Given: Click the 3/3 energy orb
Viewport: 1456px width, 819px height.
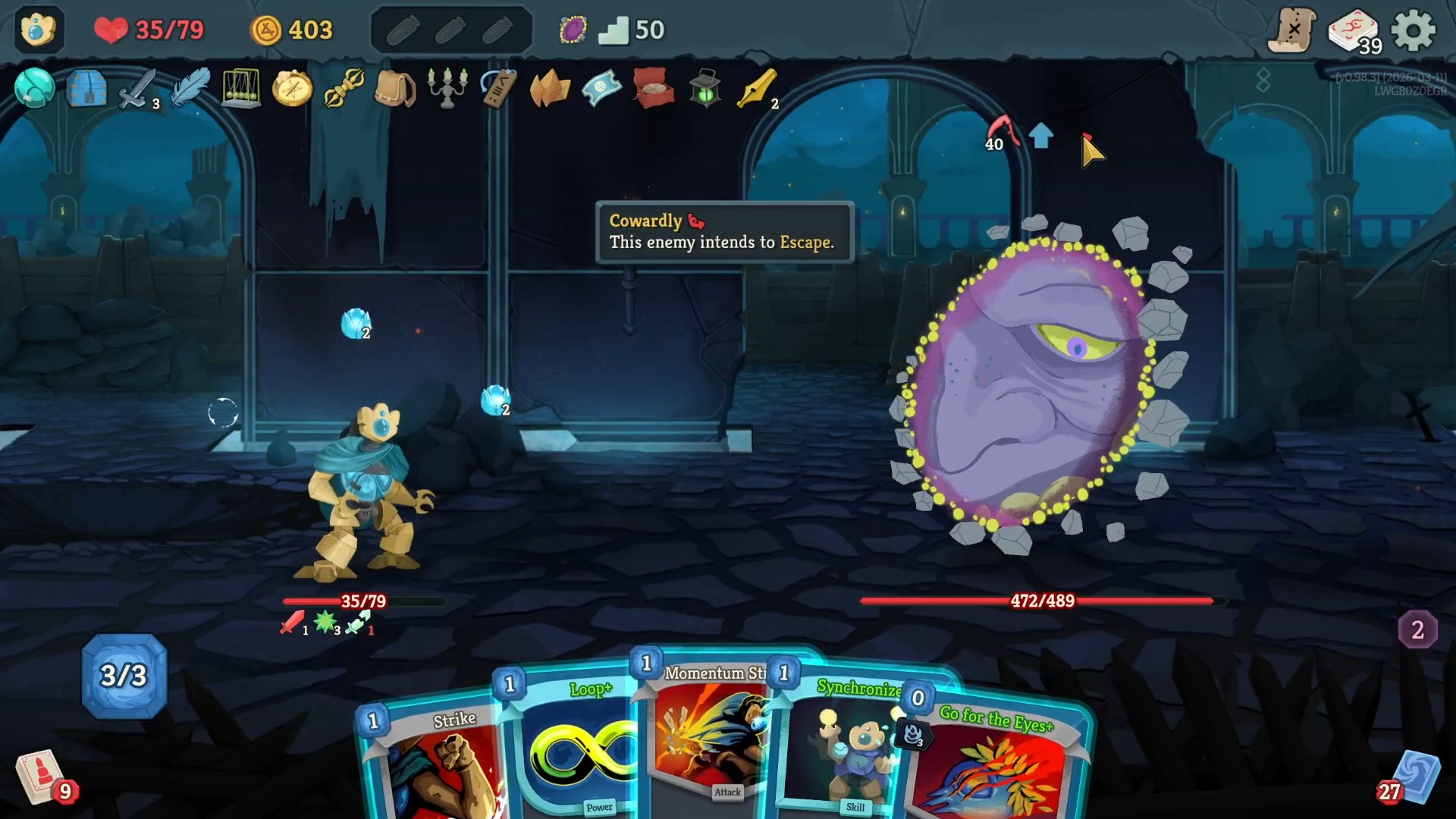Looking at the screenshot, I should [124, 675].
